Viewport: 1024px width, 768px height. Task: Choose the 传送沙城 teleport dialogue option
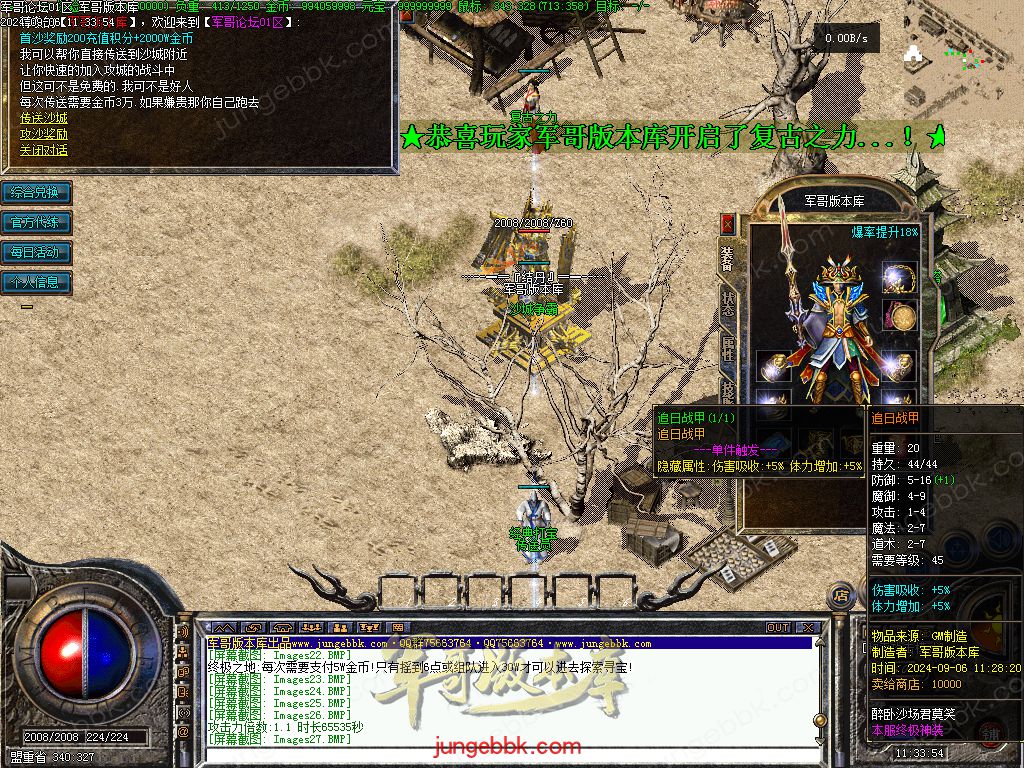[44, 117]
